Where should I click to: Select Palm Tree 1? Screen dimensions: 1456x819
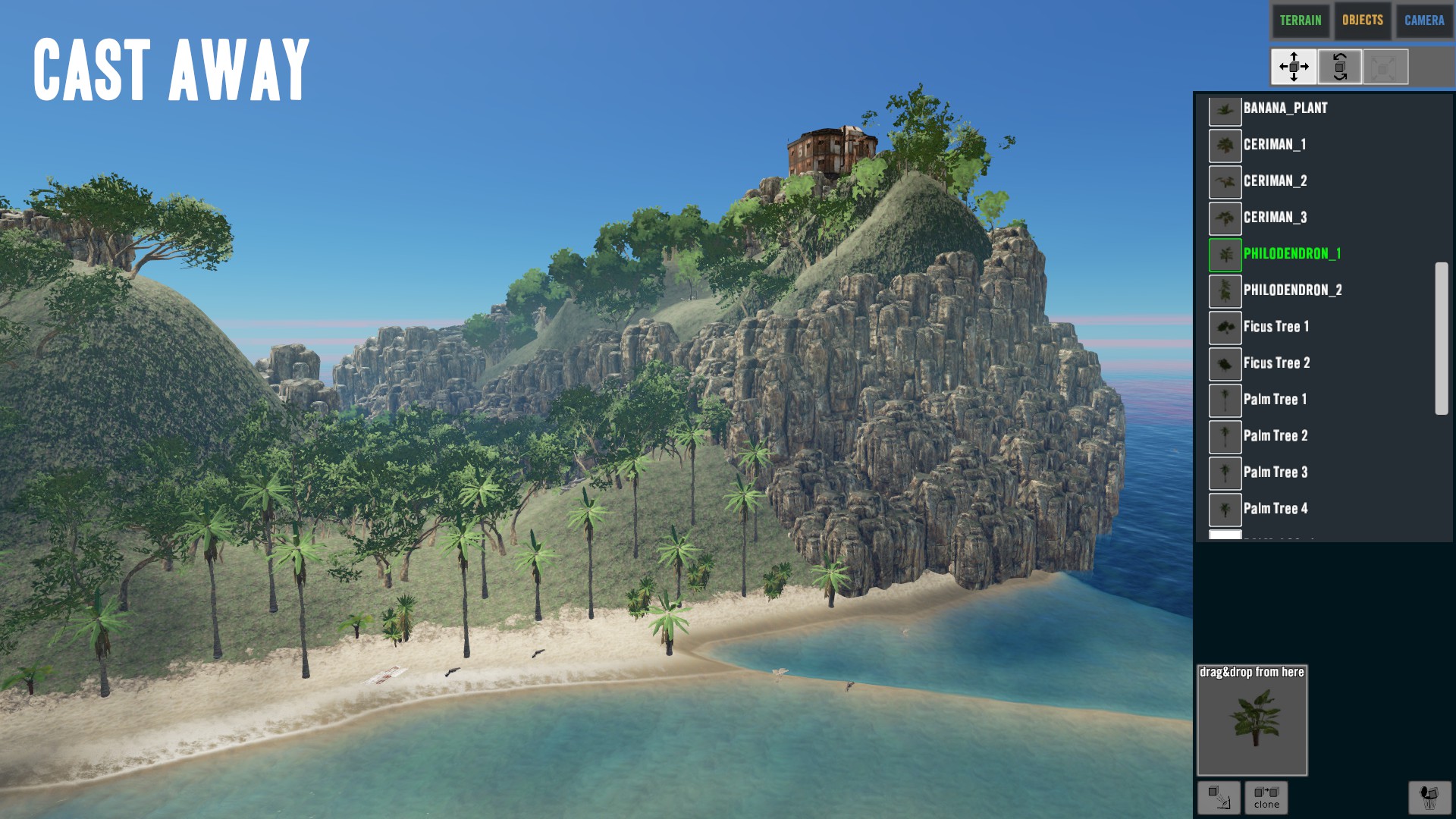1275,400
